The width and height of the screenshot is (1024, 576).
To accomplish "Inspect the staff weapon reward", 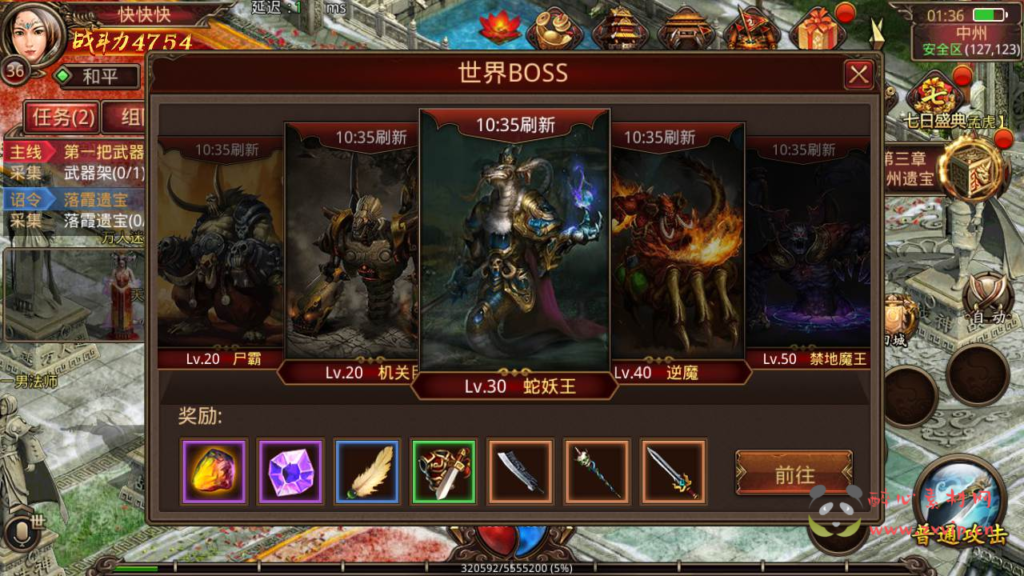I will (597, 471).
